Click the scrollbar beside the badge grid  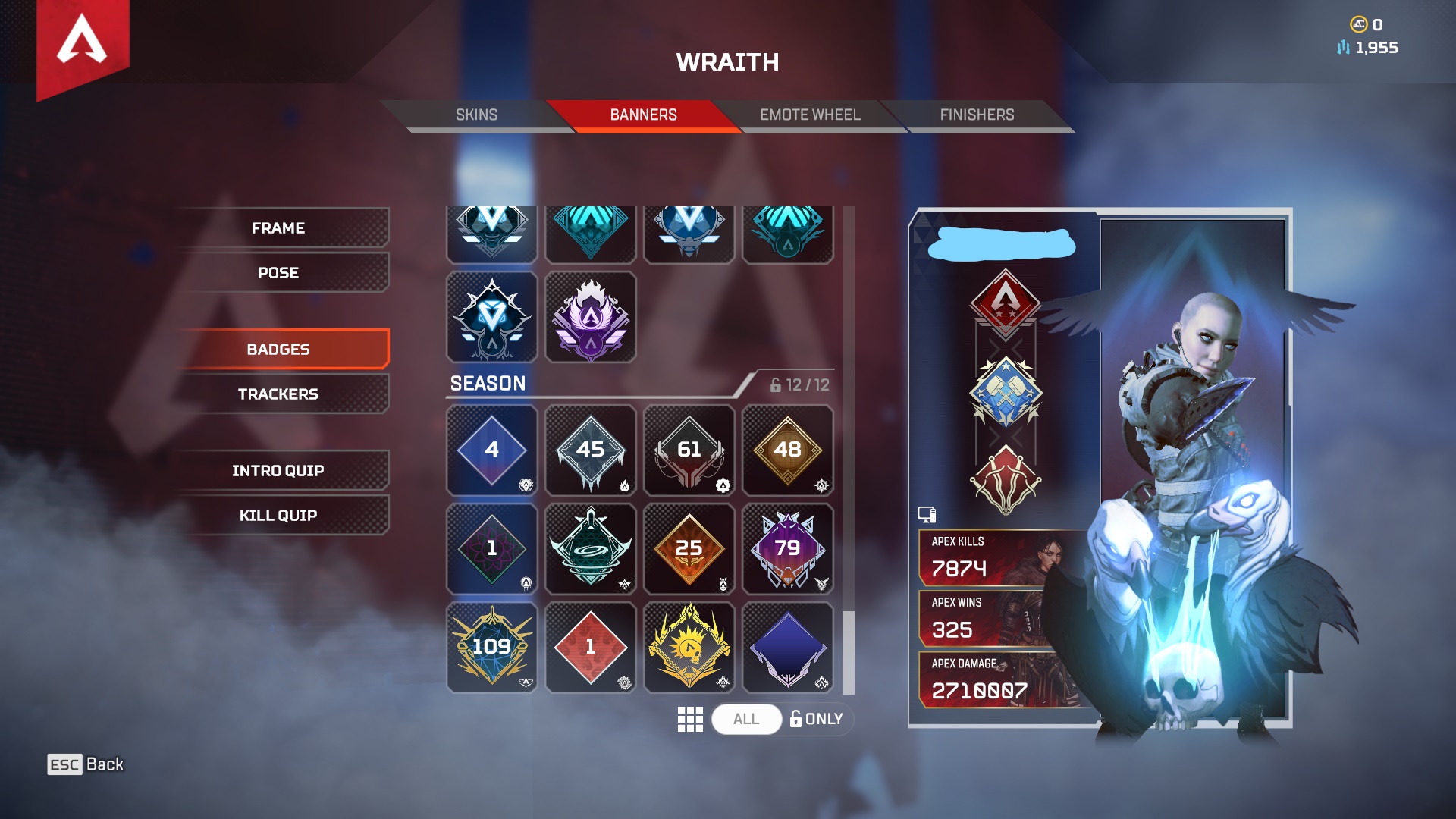[x=844, y=652]
